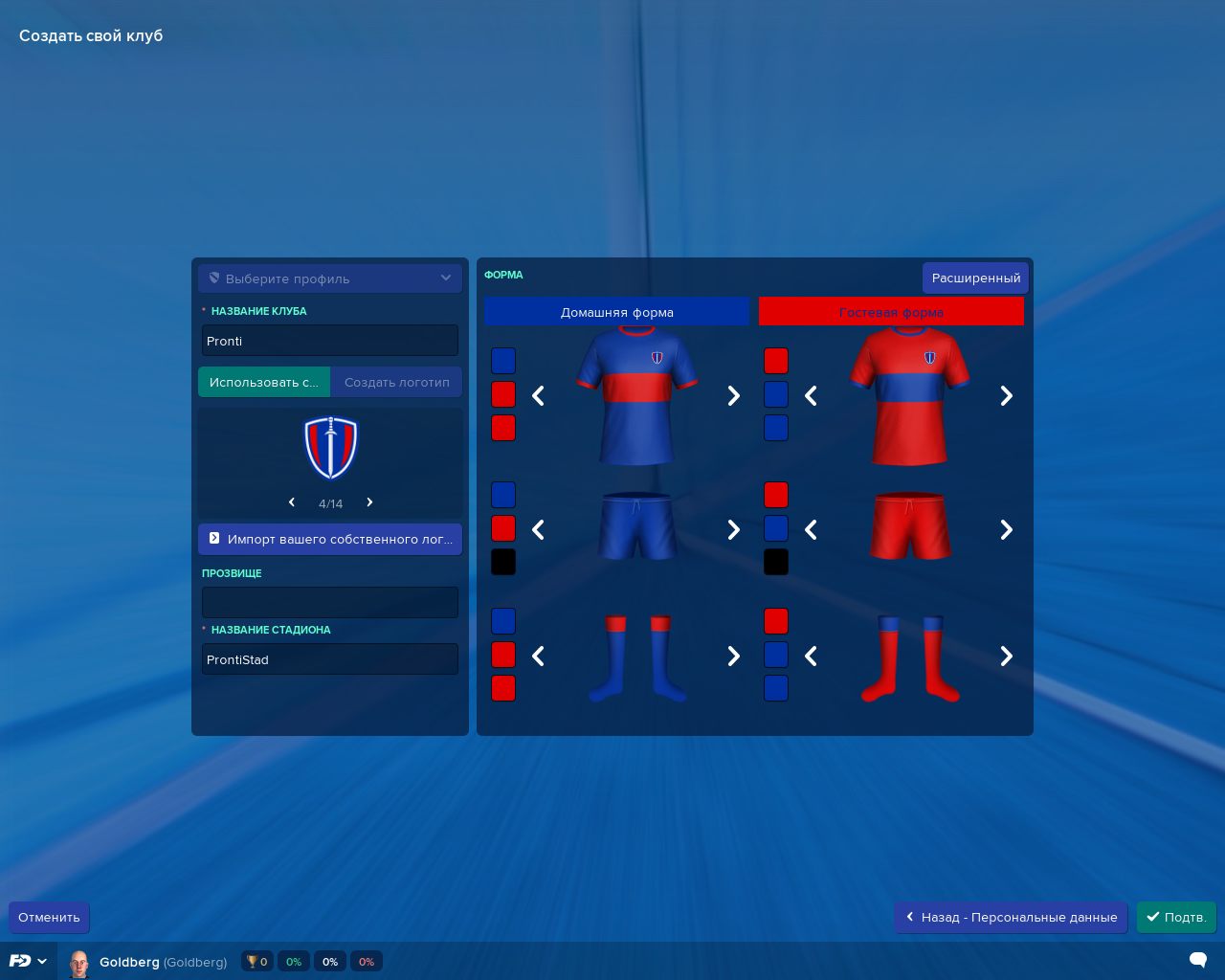The width and height of the screenshot is (1225, 980).
Task: Choose the next home shirt design
Action: click(733, 396)
